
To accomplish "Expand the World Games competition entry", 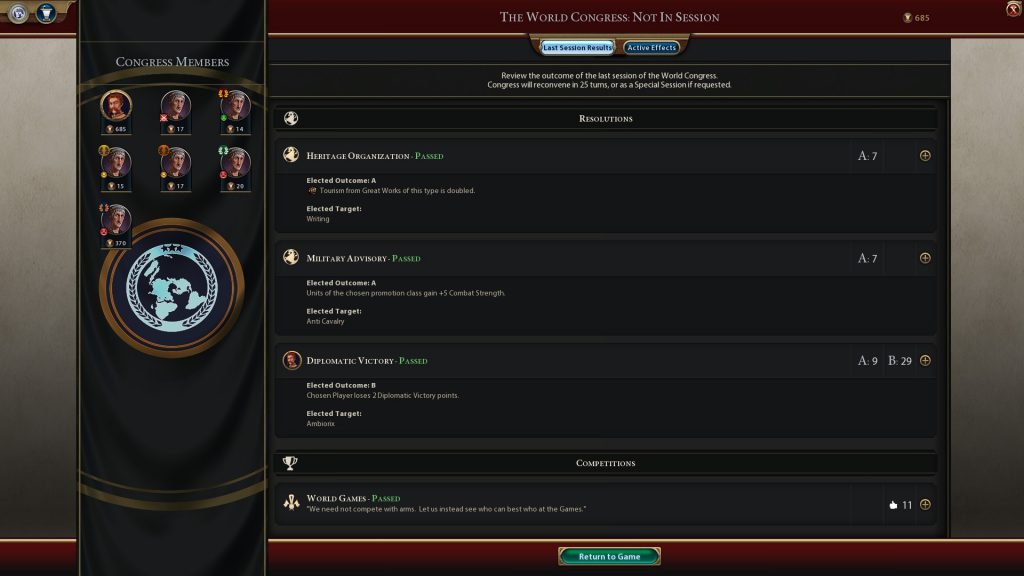I will (925, 504).
